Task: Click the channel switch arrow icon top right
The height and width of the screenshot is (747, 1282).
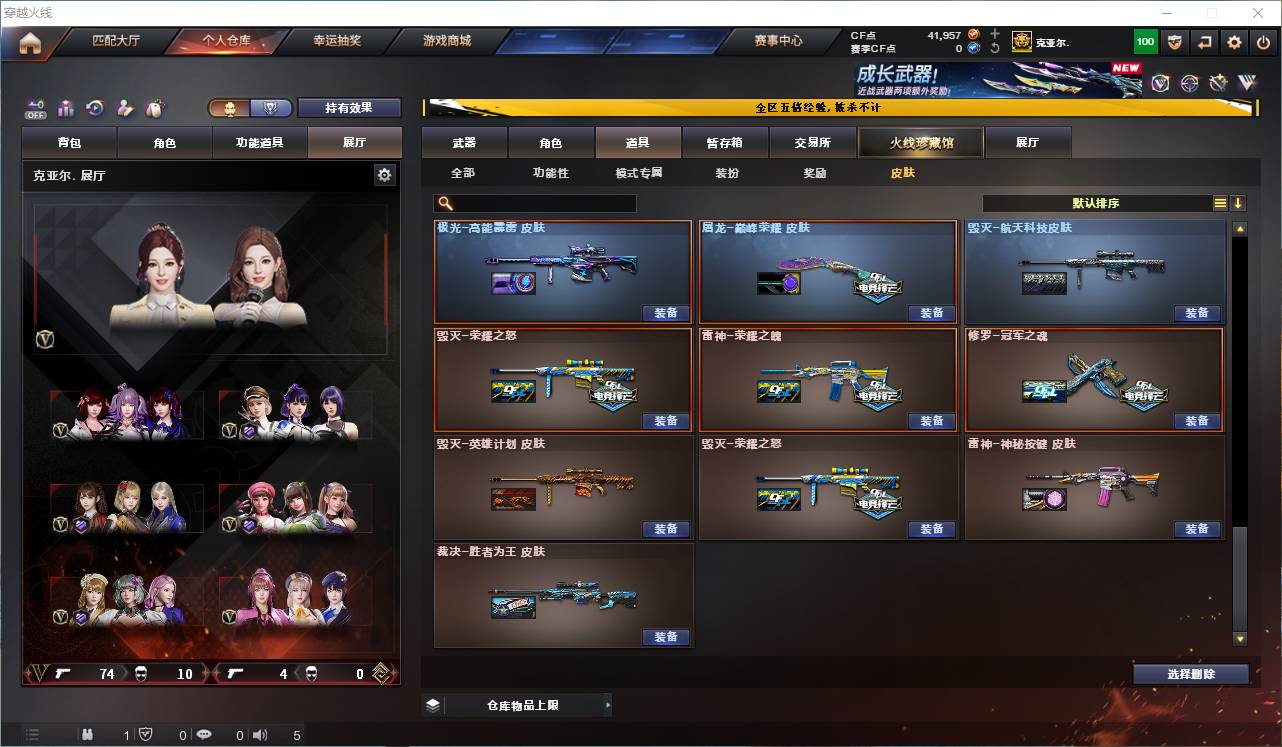Action: point(1204,41)
